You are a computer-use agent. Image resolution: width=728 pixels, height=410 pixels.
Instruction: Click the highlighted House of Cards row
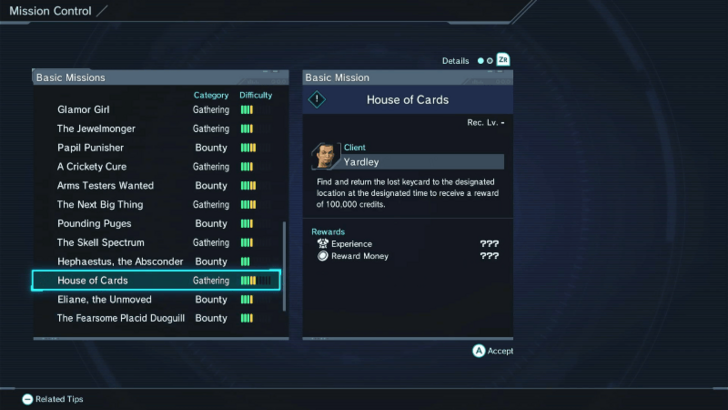pyautogui.click(x=155, y=281)
